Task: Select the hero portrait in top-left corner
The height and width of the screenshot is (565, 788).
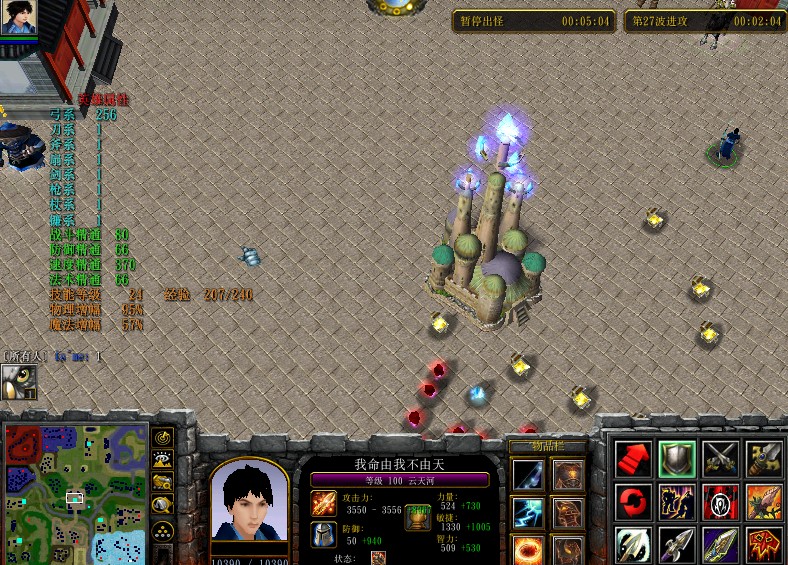Action: (x=19, y=18)
